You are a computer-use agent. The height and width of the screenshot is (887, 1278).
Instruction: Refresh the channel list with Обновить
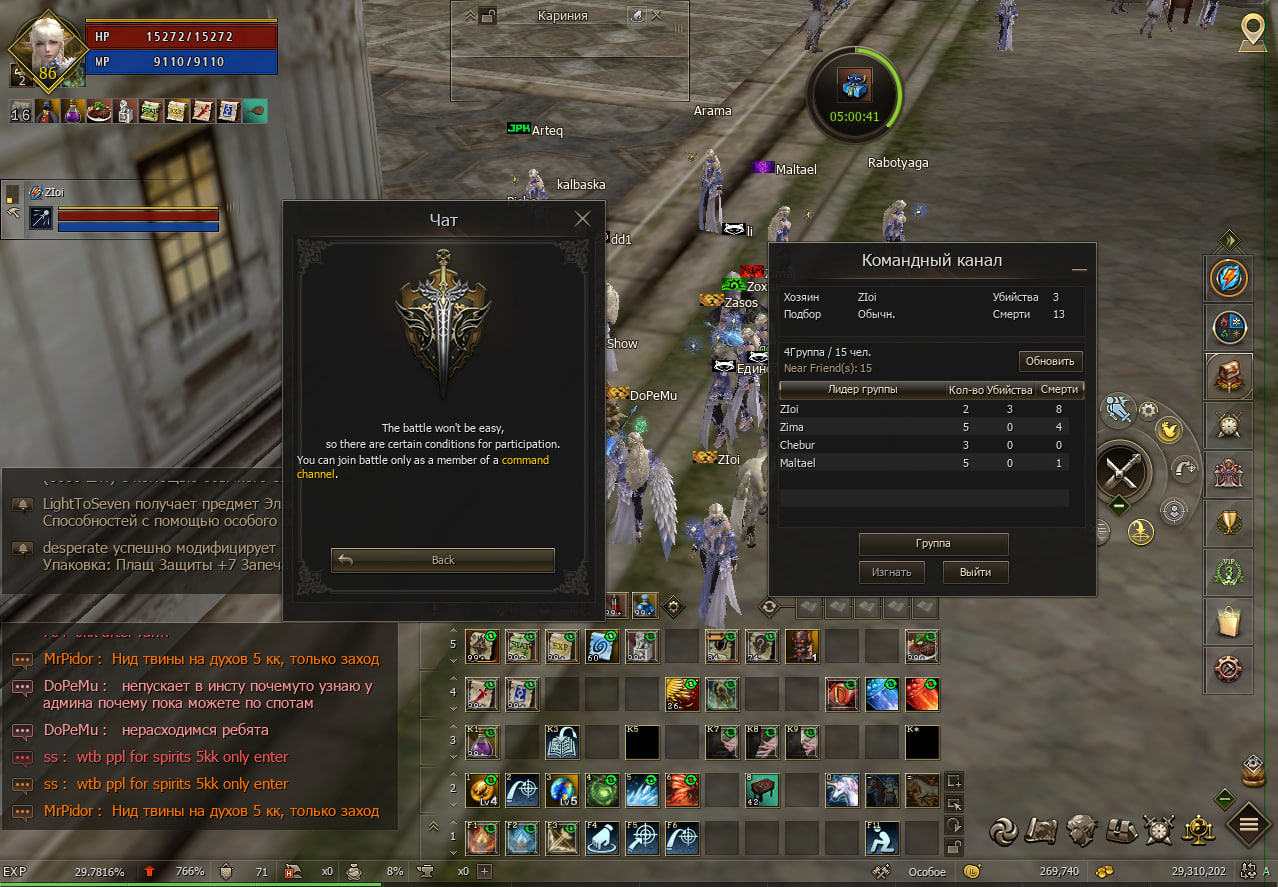tap(1050, 361)
